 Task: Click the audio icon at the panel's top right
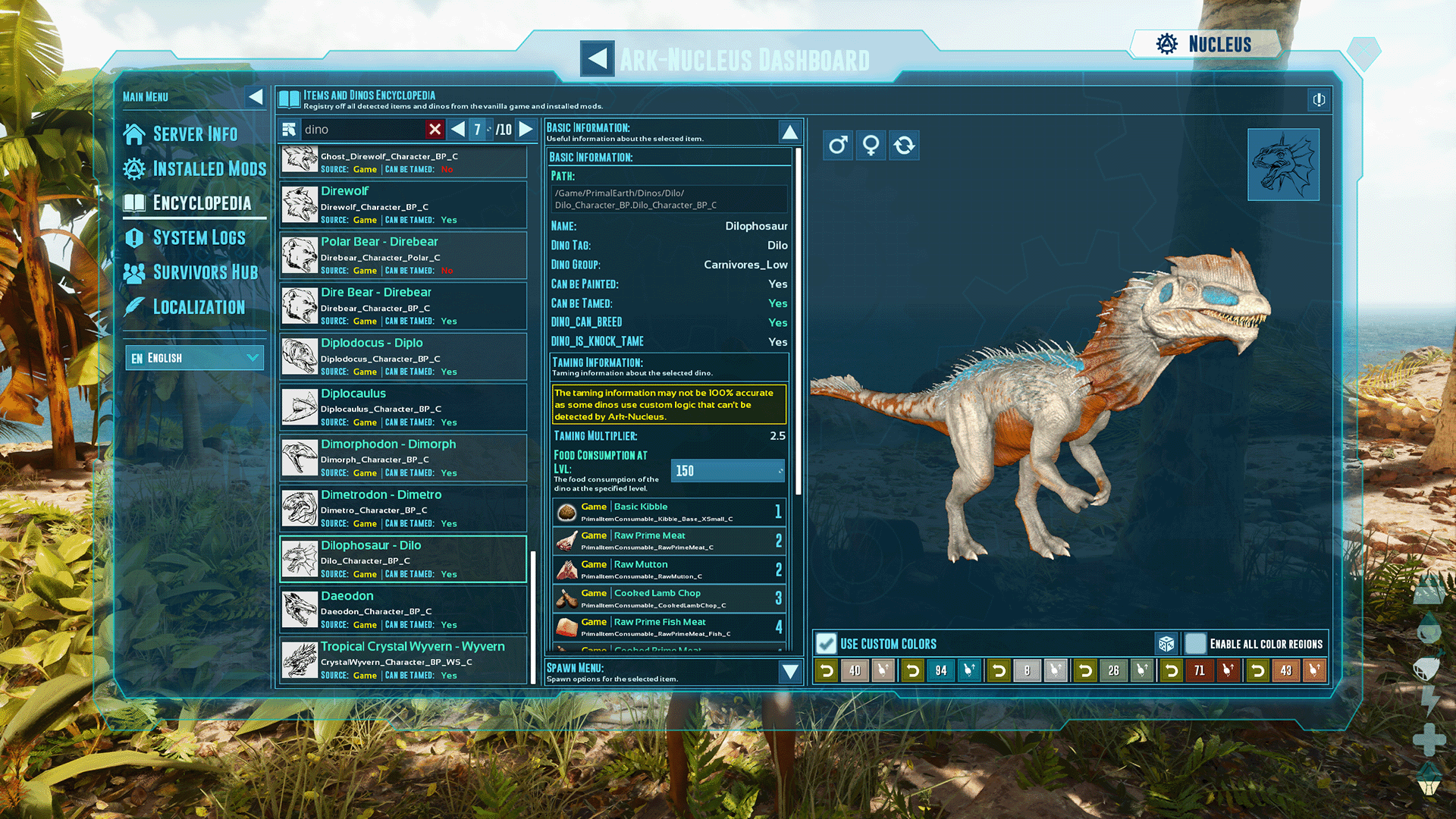[1318, 100]
